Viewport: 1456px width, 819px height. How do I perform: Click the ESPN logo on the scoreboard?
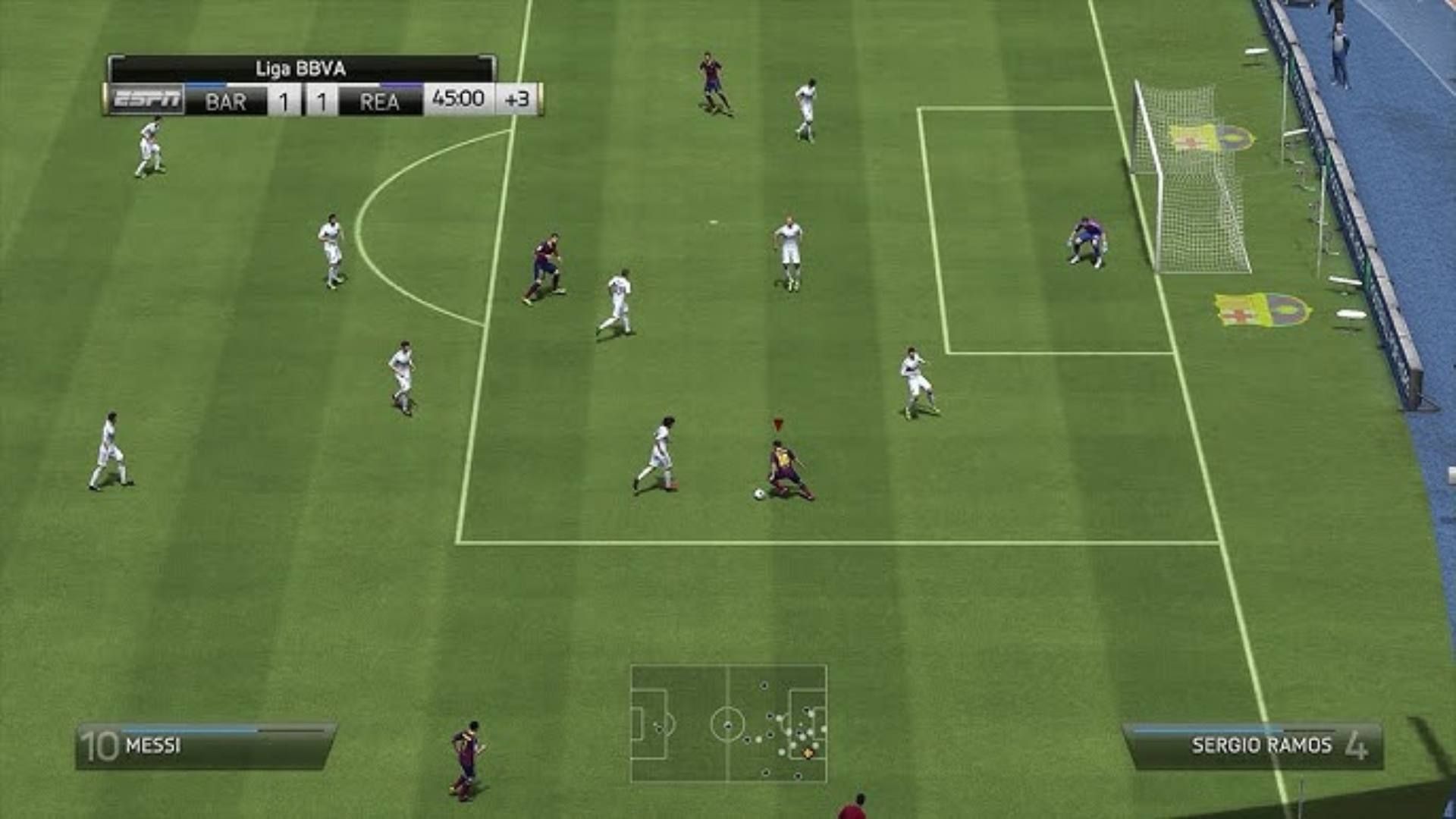(146, 98)
